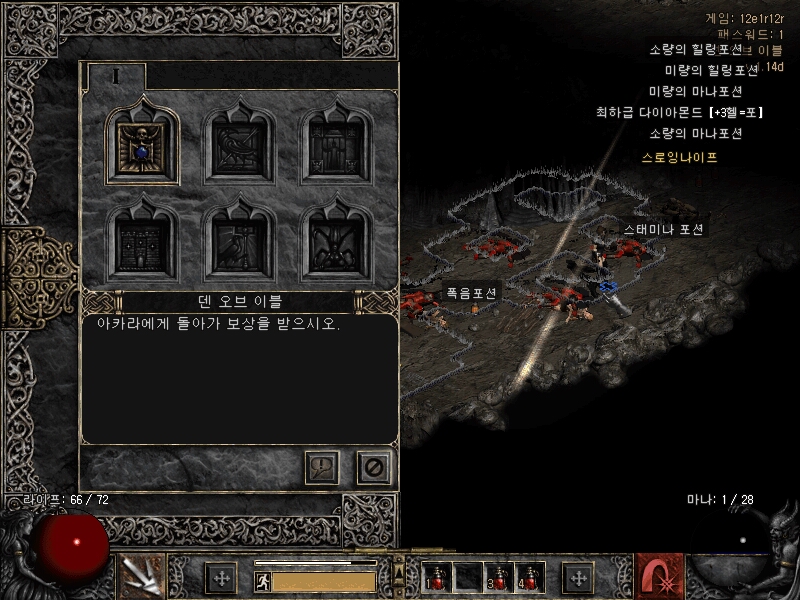800x600 pixels.
Task: Close the quest log panel
Action: point(374,467)
